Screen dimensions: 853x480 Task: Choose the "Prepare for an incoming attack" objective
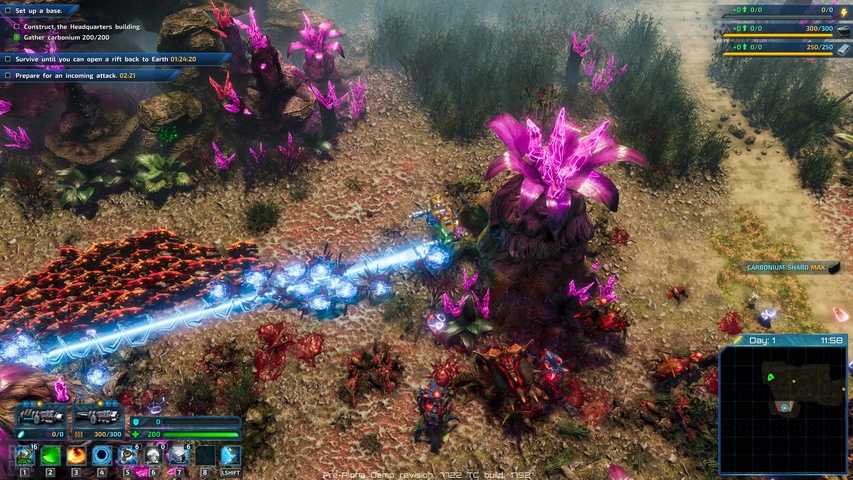[70, 75]
